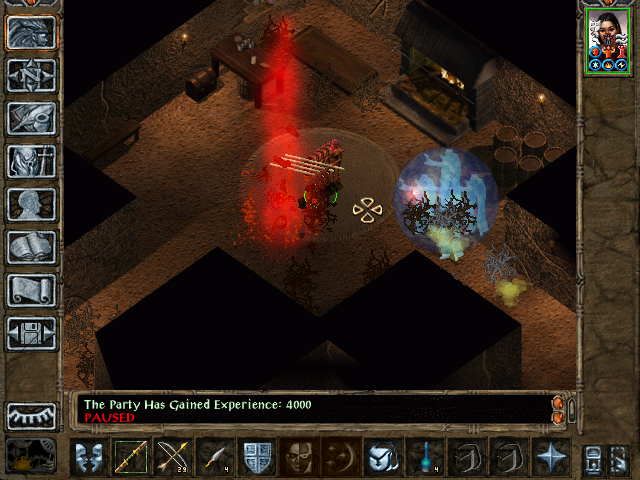640x480 pixels.
Task: Open the options menu with the floppy disk
Action: click(x=32, y=333)
